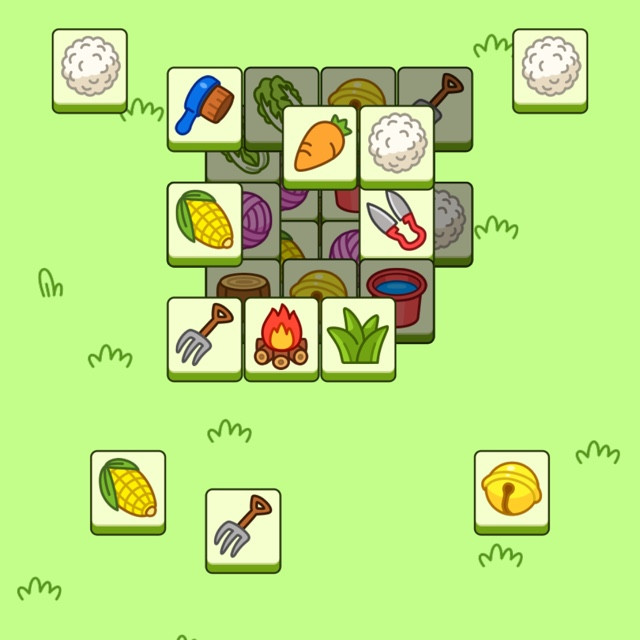Pick the orange carrot tile

coord(320,146)
